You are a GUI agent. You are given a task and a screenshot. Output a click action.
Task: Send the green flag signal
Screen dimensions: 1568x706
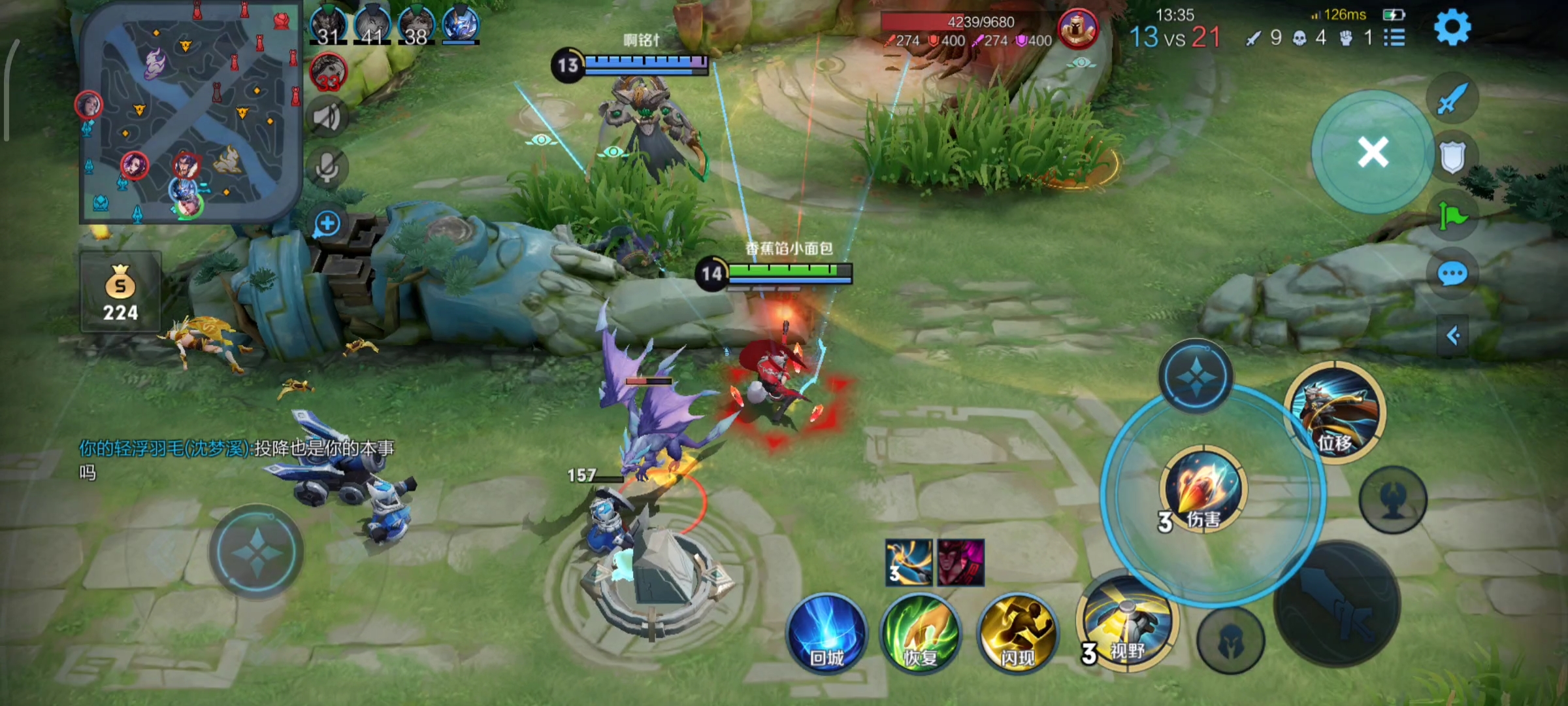1452,216
